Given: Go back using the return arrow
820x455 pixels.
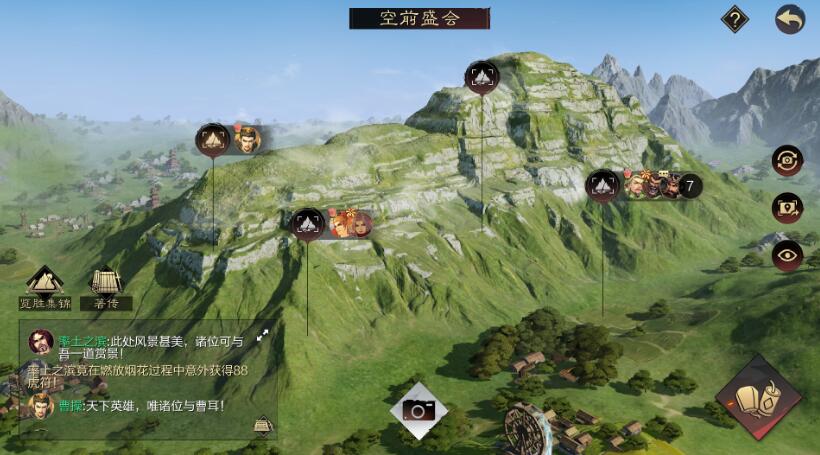Looking at the screenshot, I should point(790,19).
